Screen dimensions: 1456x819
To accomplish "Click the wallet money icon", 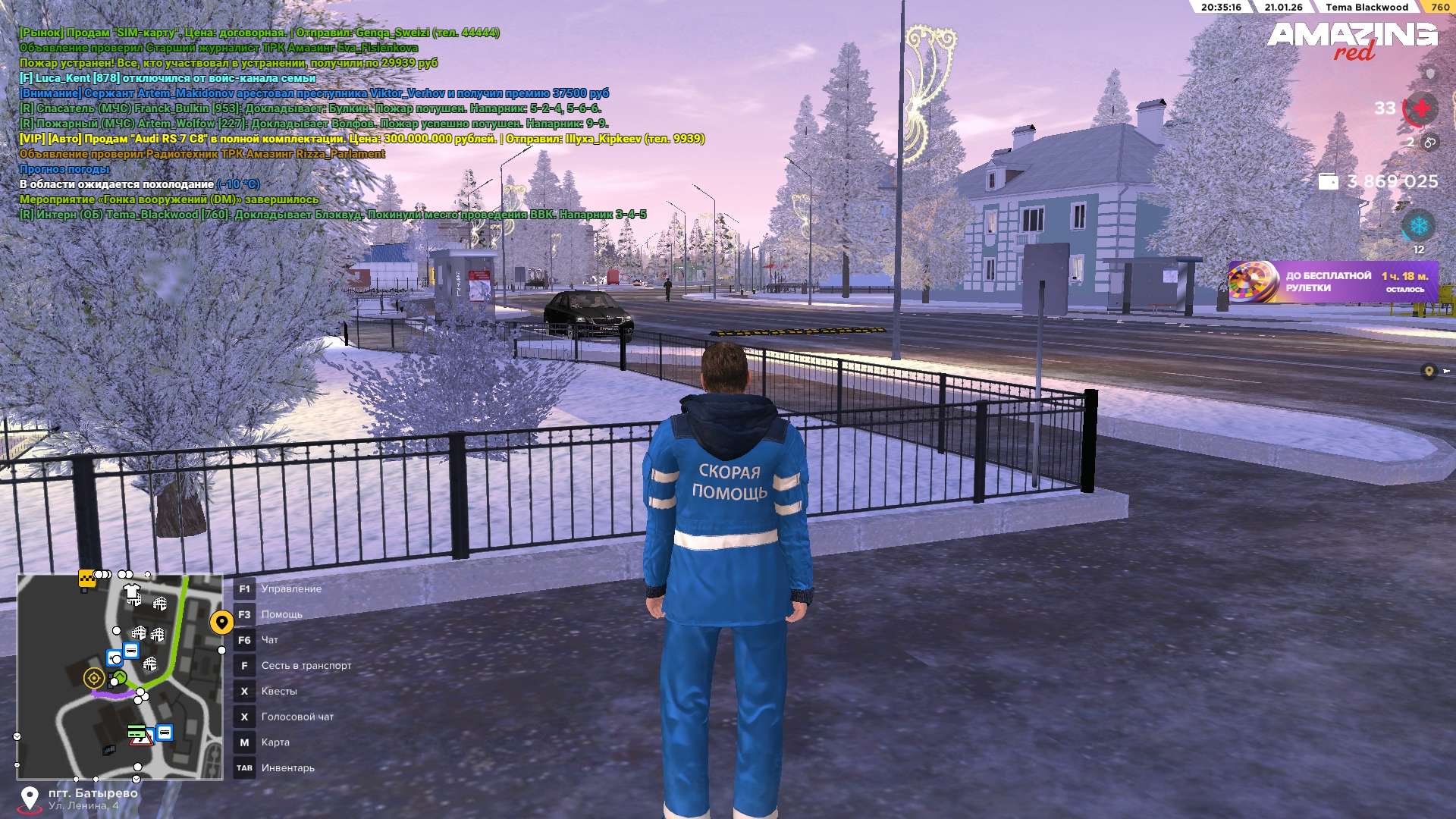I will [1328, 181].
